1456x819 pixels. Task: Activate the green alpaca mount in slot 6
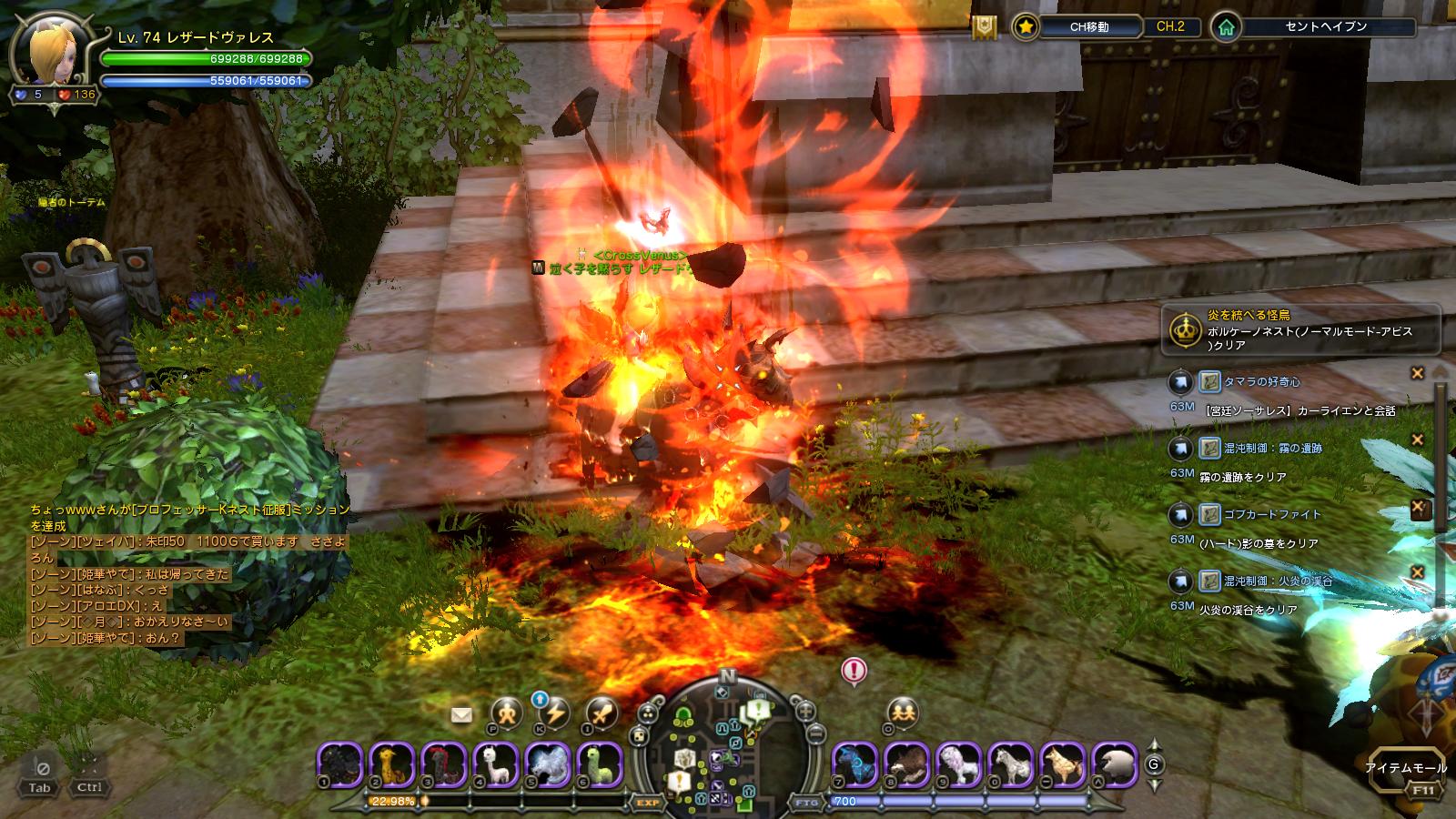pyautogui.click(x=599, y=763)
